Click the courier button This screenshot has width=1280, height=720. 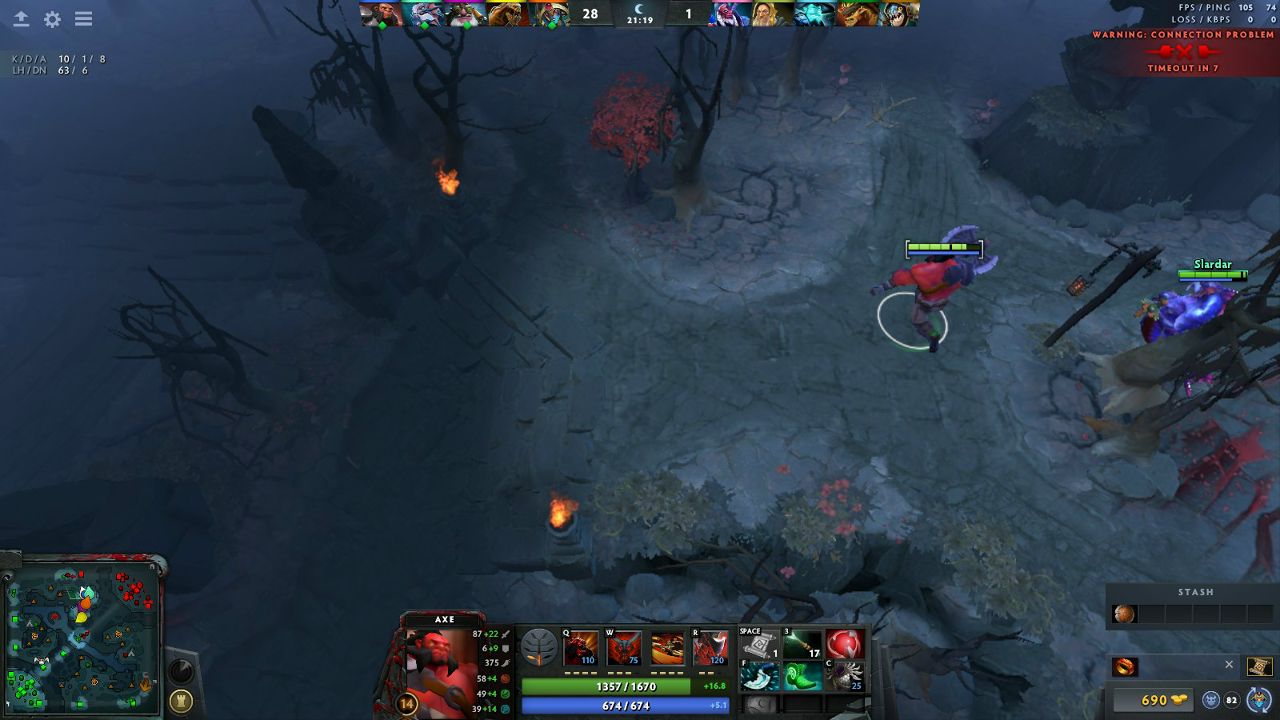click(x=1260, y=699)
